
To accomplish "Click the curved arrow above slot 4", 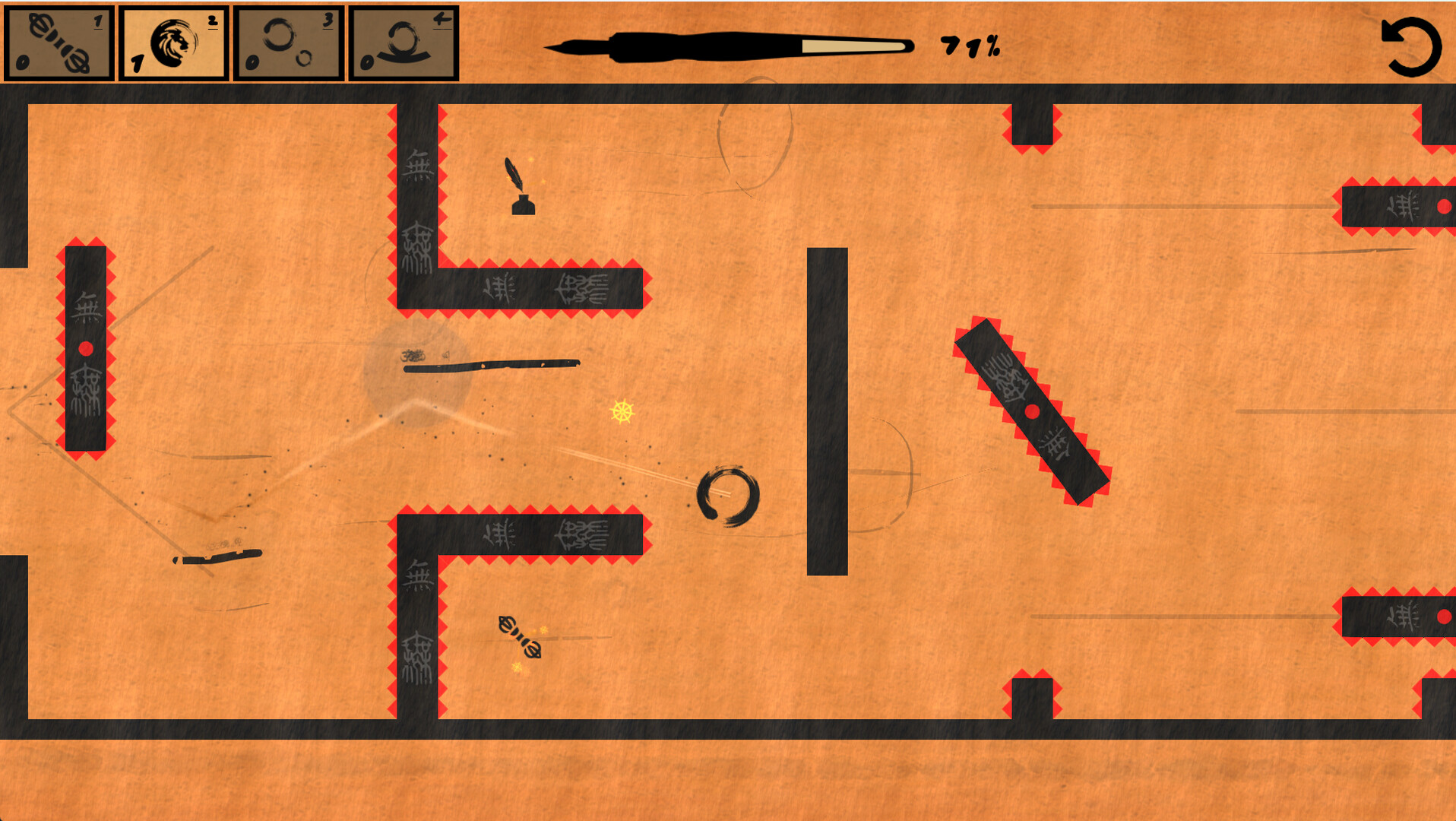I will (x=443, y=17).
